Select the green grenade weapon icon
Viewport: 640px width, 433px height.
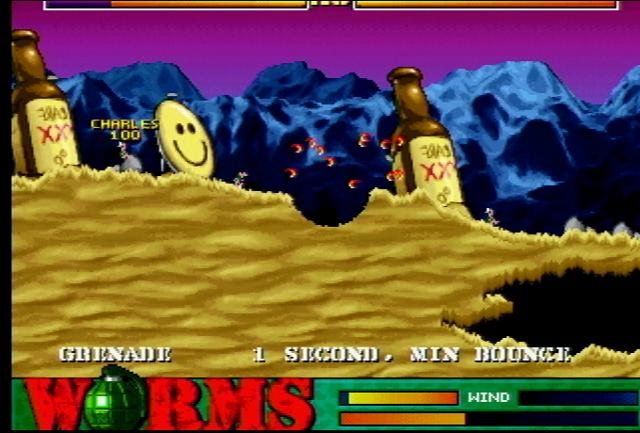[113, 401]
